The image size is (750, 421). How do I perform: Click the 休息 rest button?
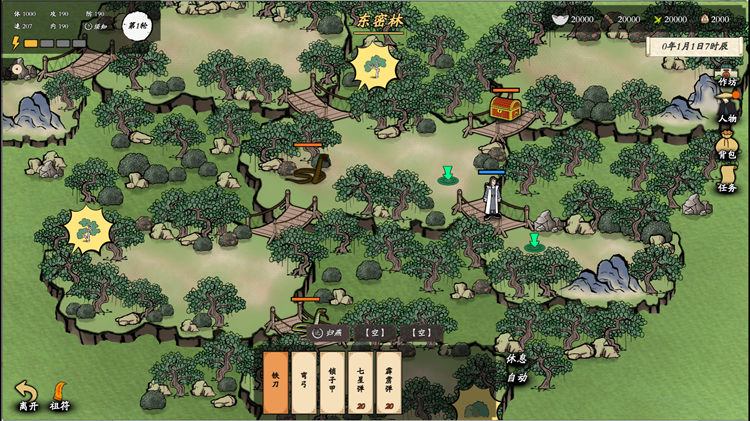tap(516, 358)
